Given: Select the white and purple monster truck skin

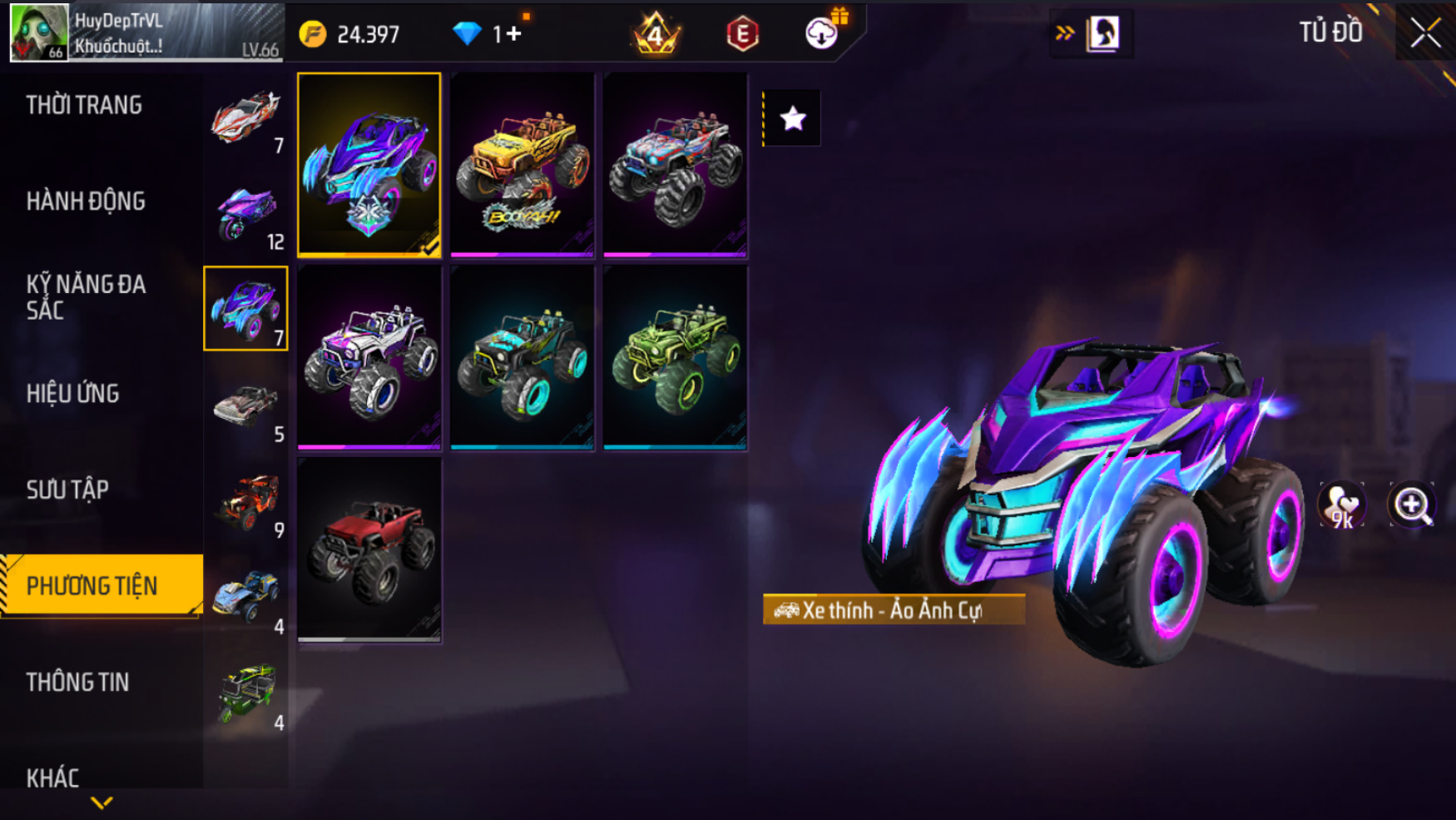Looking at the screenshot, I should coord(369,358).
